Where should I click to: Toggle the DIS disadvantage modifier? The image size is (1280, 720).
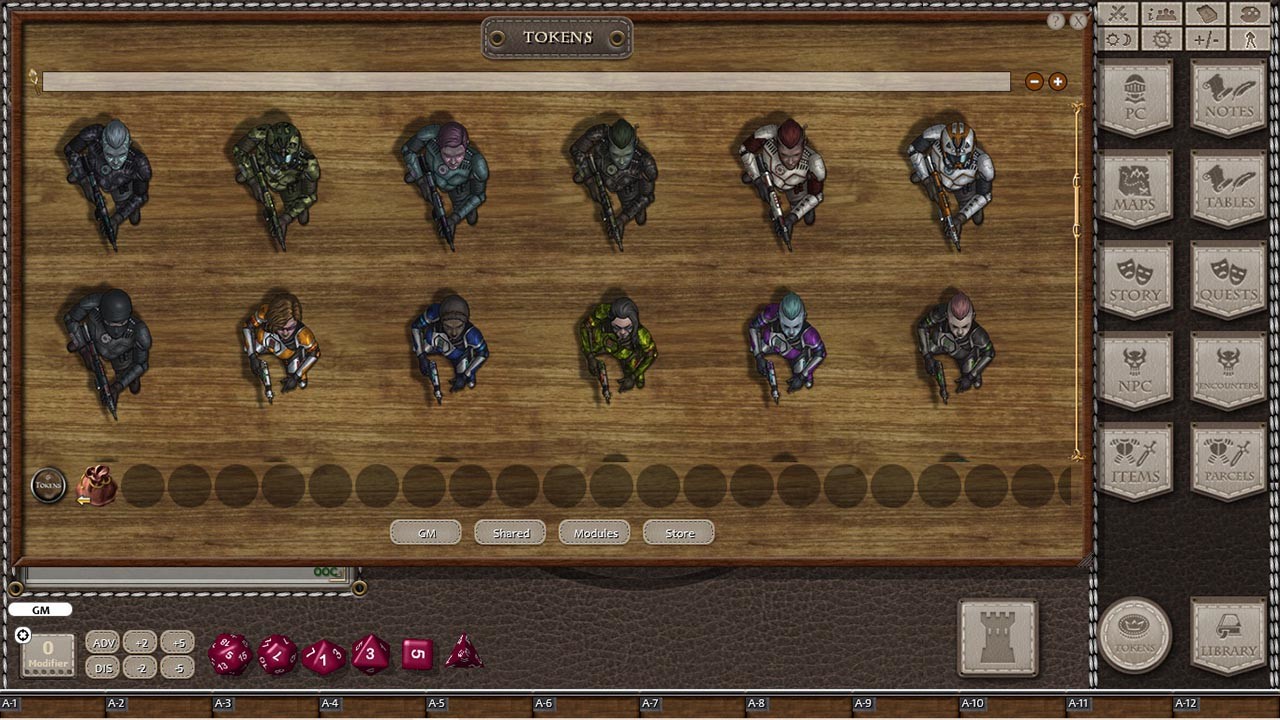(x=103, y=668)
